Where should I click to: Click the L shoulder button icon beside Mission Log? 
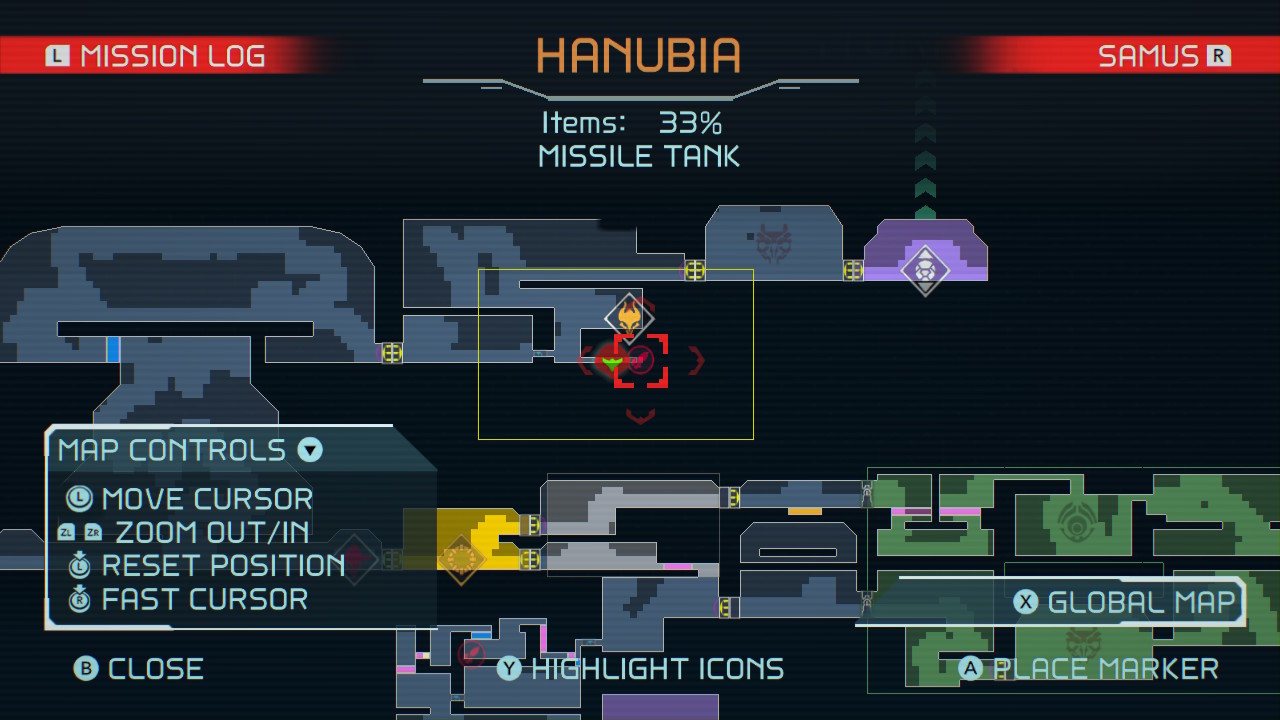[57, 56]
